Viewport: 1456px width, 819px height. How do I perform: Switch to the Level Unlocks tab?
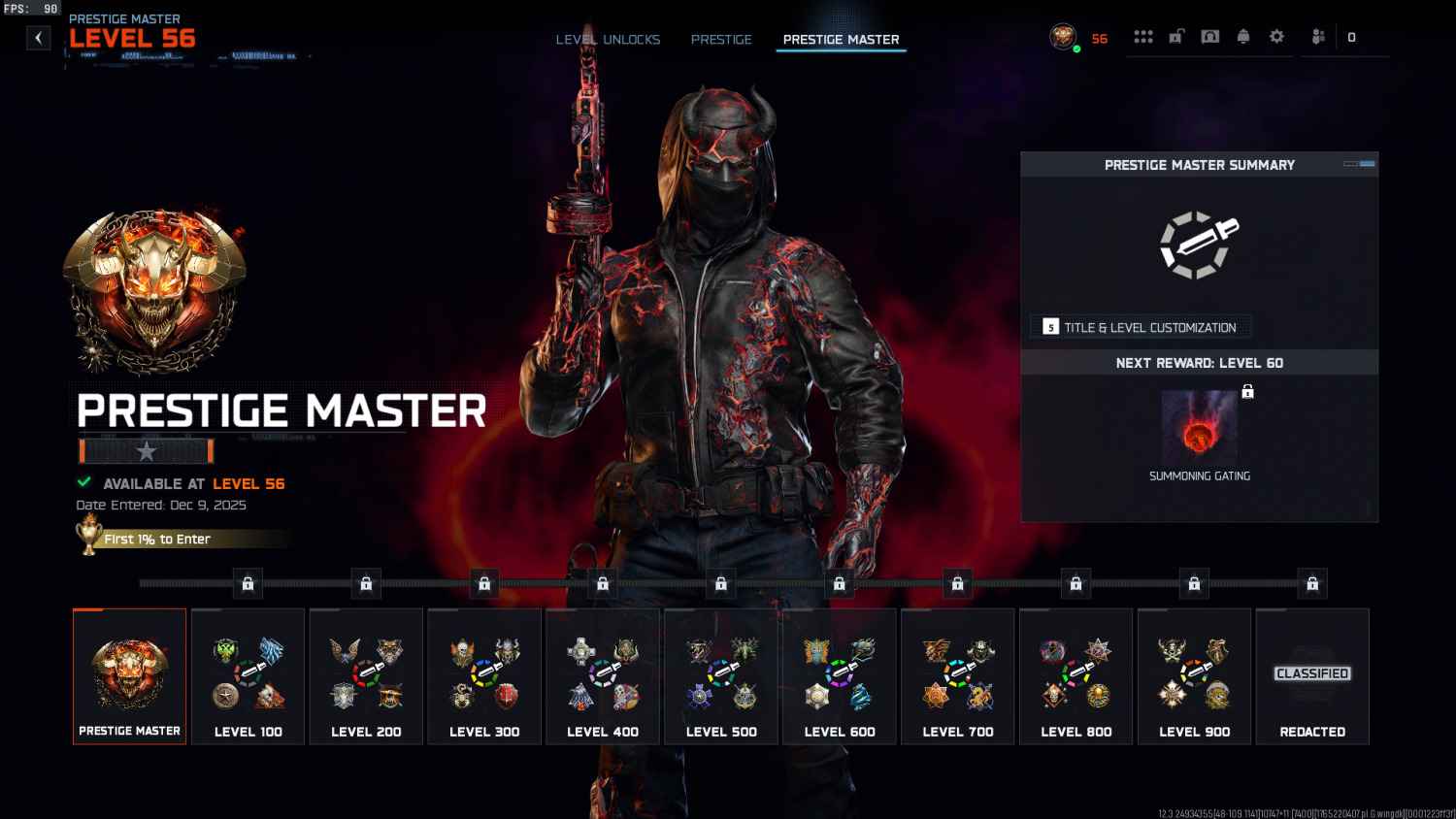(x=608, y=40)
